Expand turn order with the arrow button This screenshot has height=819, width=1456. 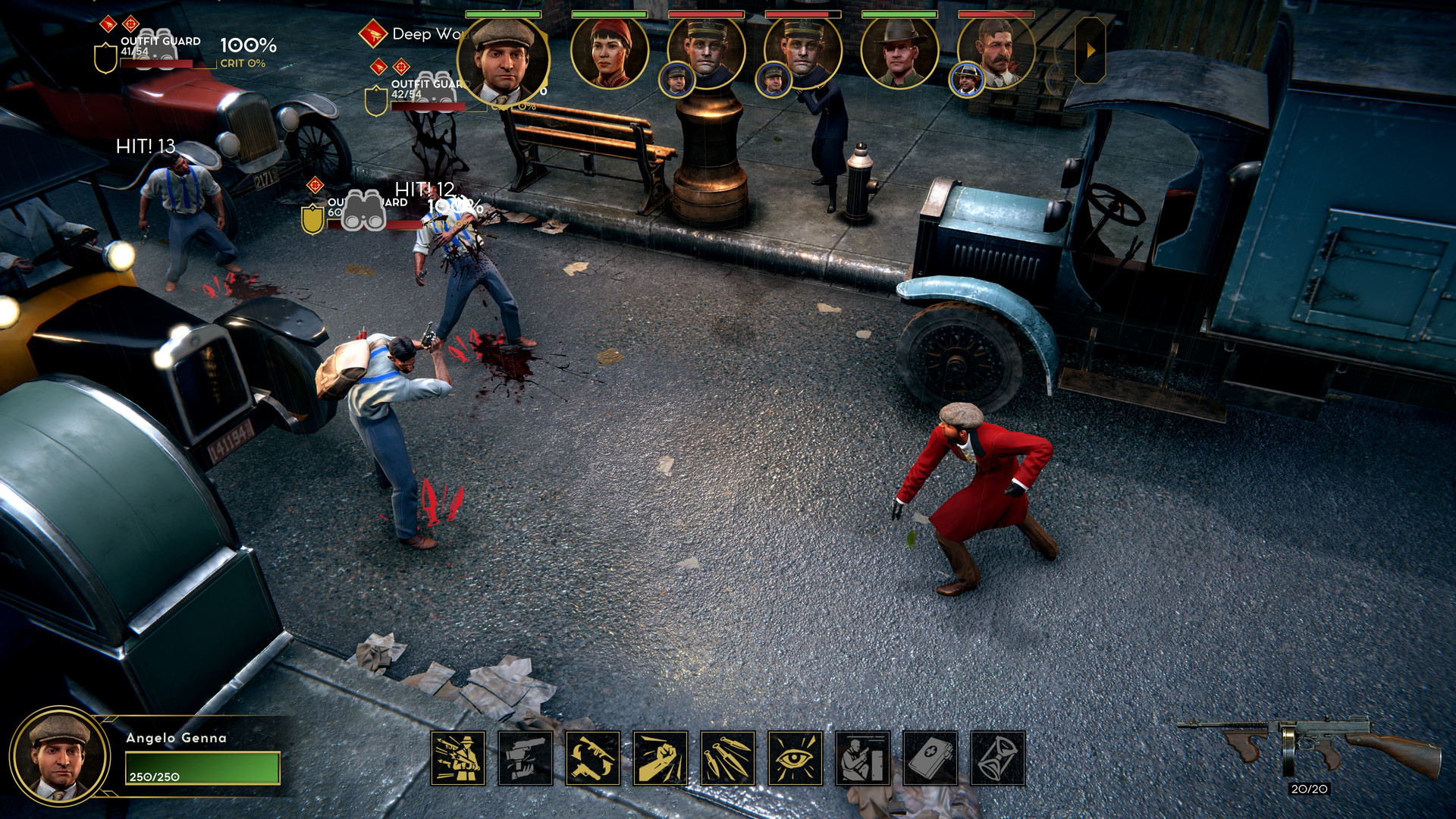[x=1090, y=51]
